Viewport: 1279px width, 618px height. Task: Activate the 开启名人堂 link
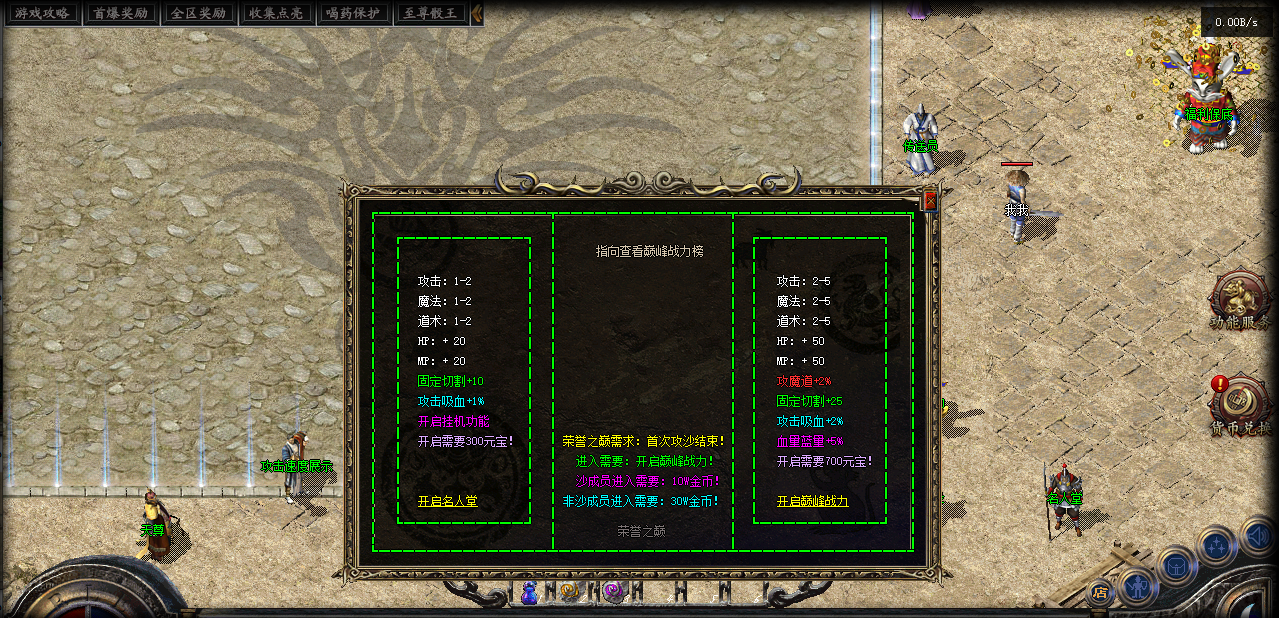tap(447, 501)
